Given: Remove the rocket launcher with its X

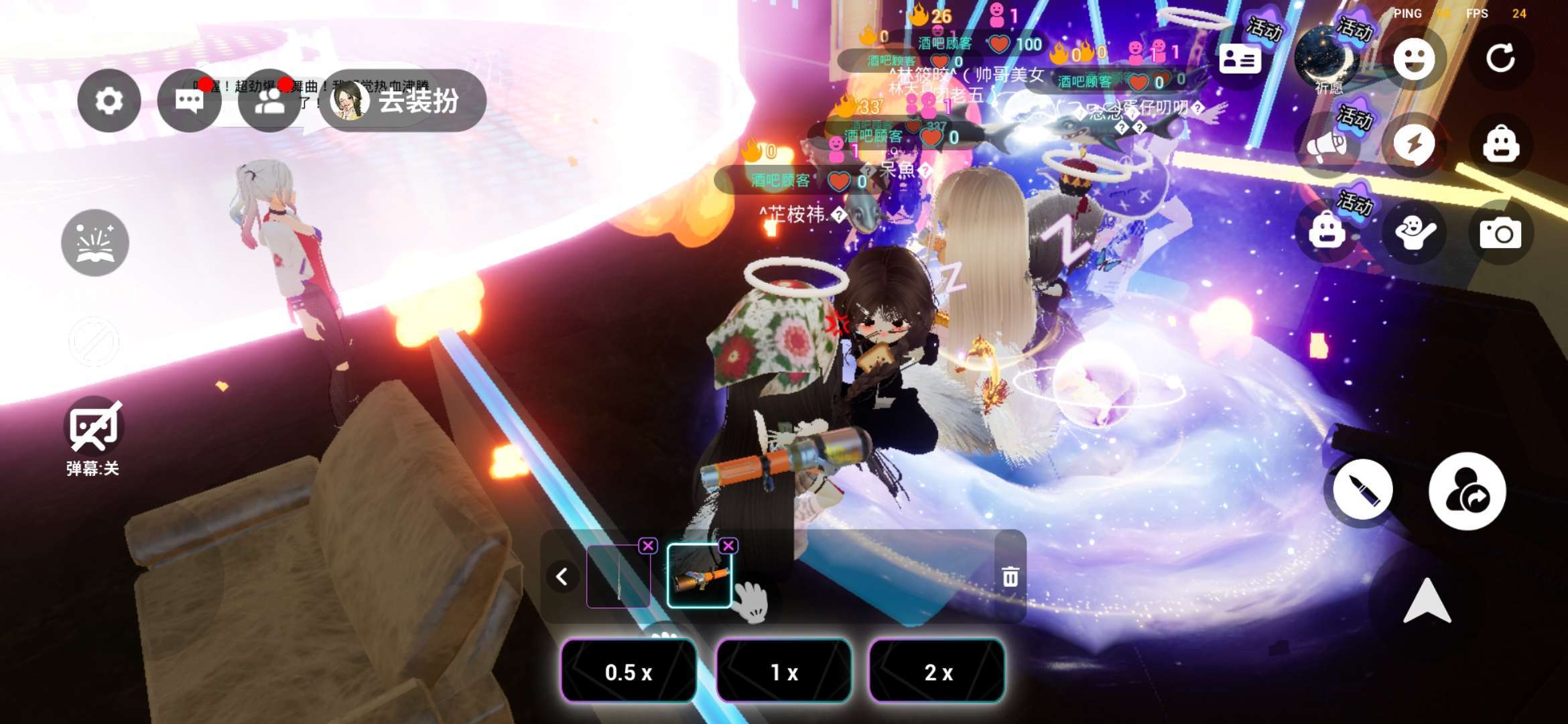Looking at the screenshot, I should pos(728,546).
